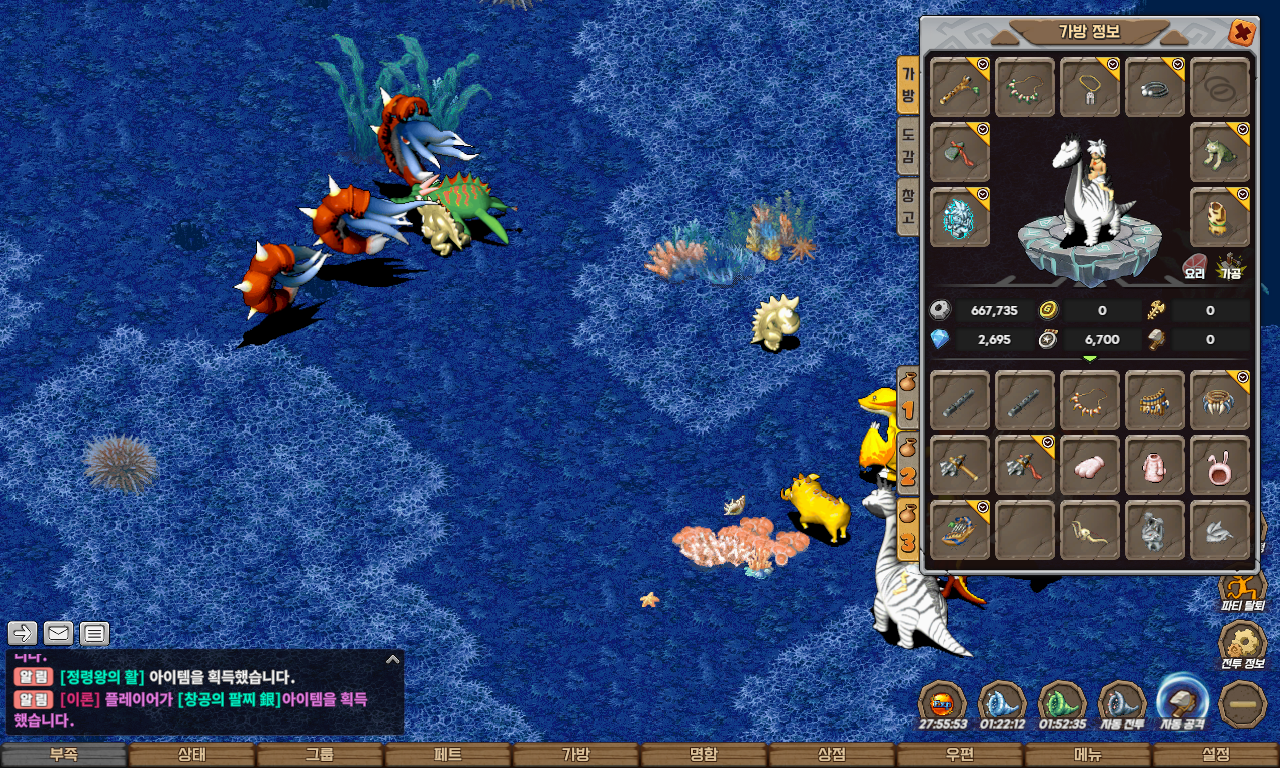The image size is (1280, 768).
Task: Open the 창고 storage tab
Action: 908,208
